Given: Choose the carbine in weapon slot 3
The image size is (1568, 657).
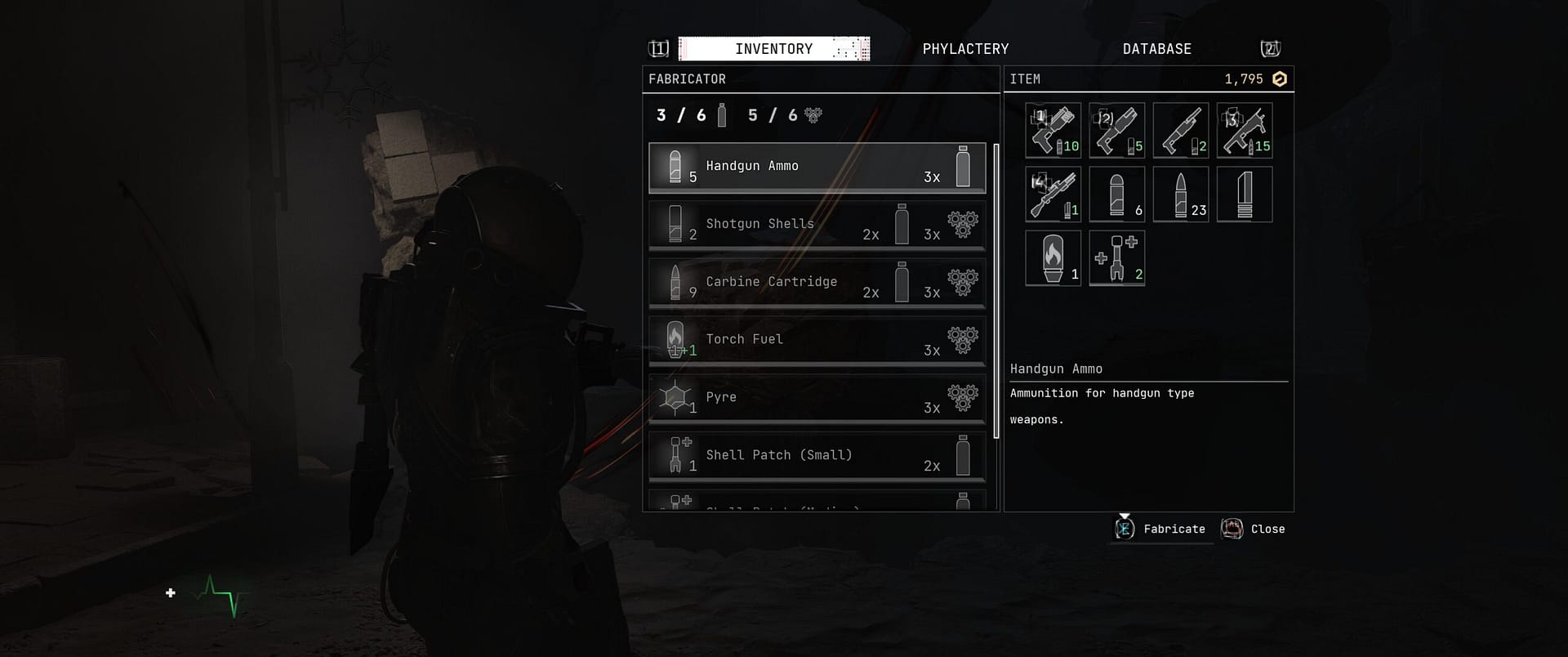Looking at the screenshot, I should (1244, 130).
